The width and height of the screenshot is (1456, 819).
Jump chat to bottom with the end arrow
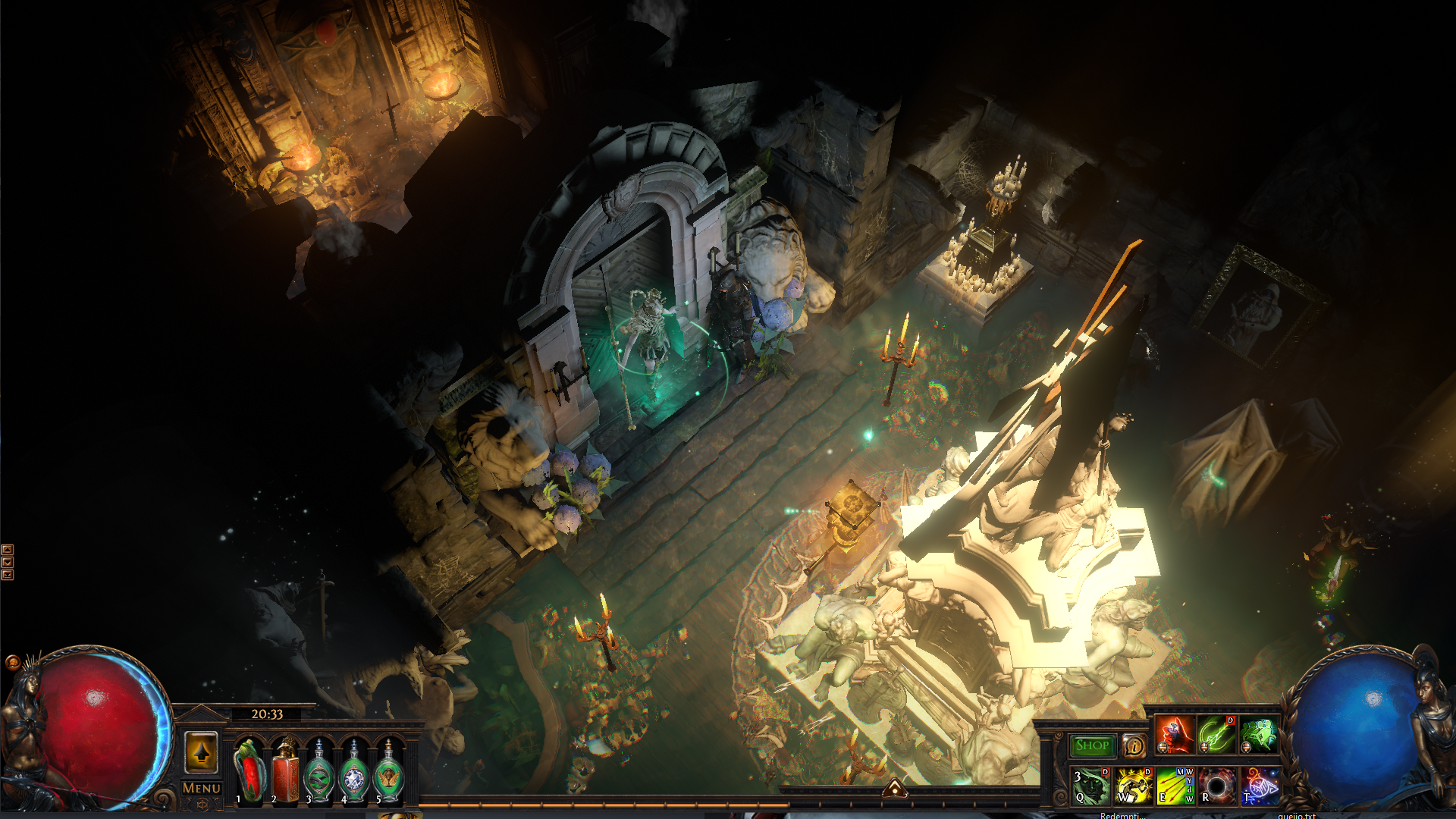[8, 575]
